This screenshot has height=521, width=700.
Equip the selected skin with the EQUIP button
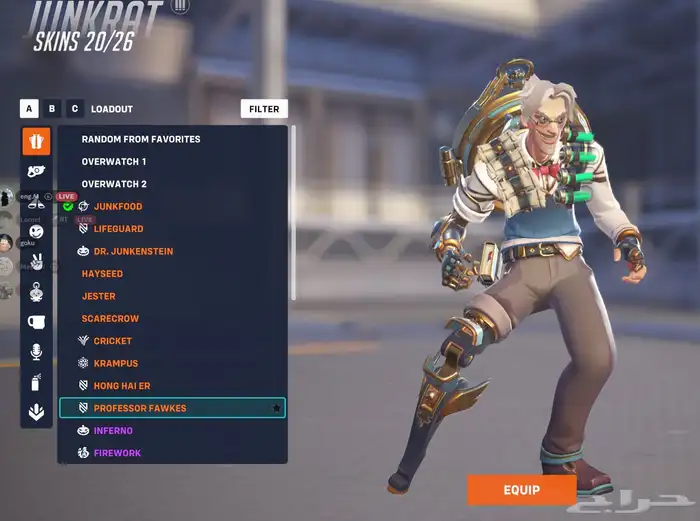point(521,490)
